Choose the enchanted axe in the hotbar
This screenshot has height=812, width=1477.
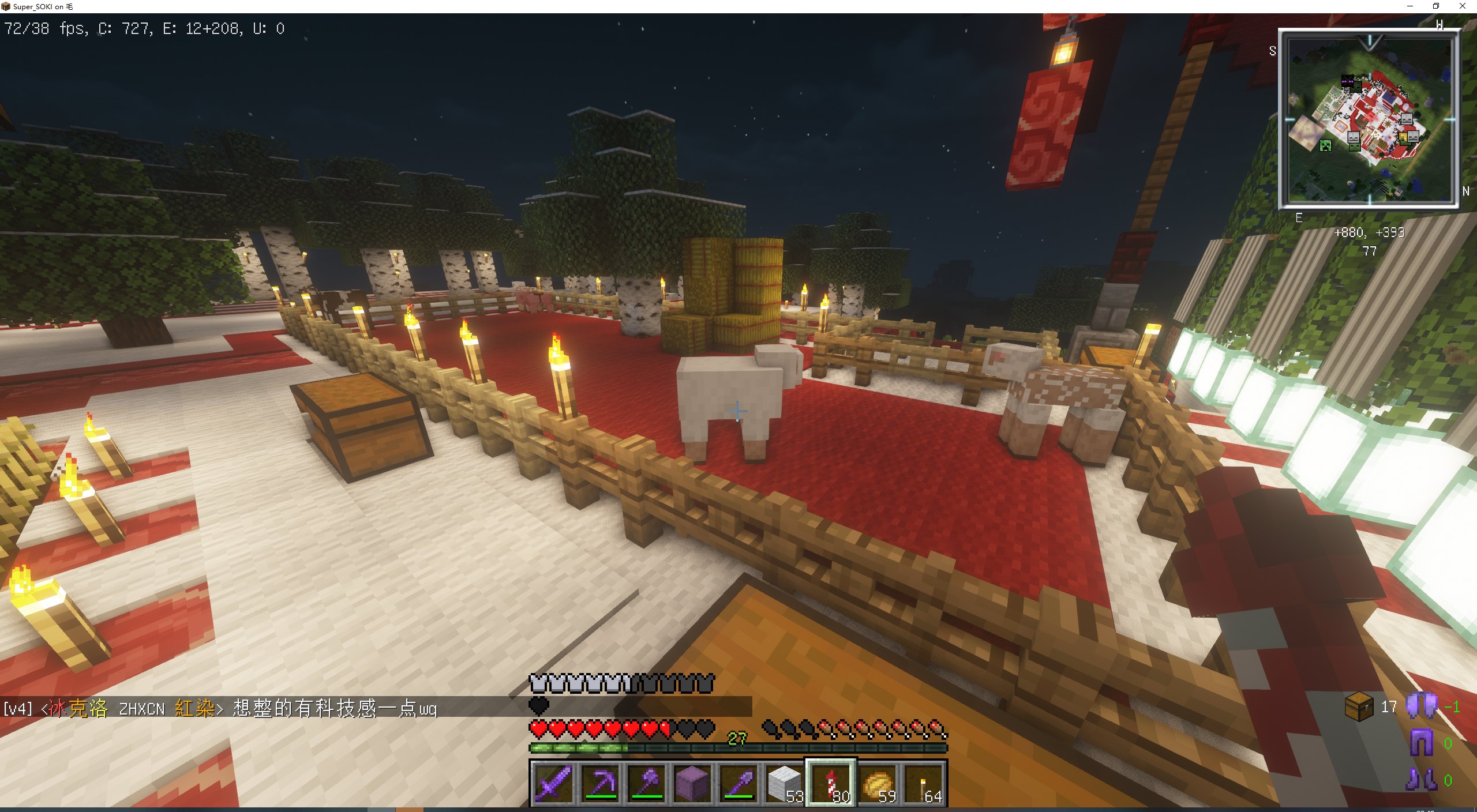646,783
